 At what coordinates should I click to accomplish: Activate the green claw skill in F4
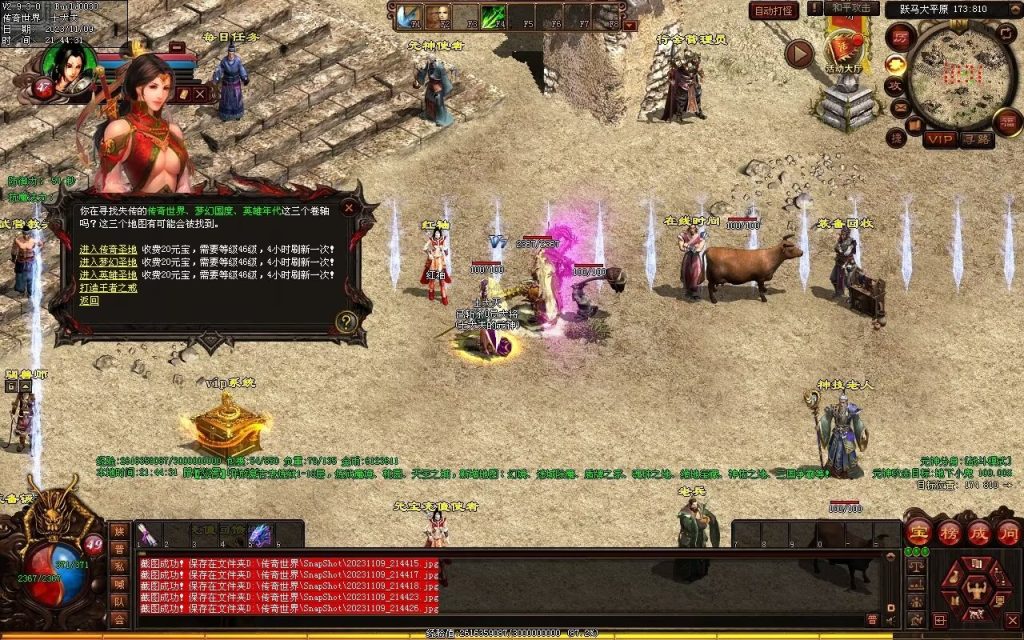494,17
